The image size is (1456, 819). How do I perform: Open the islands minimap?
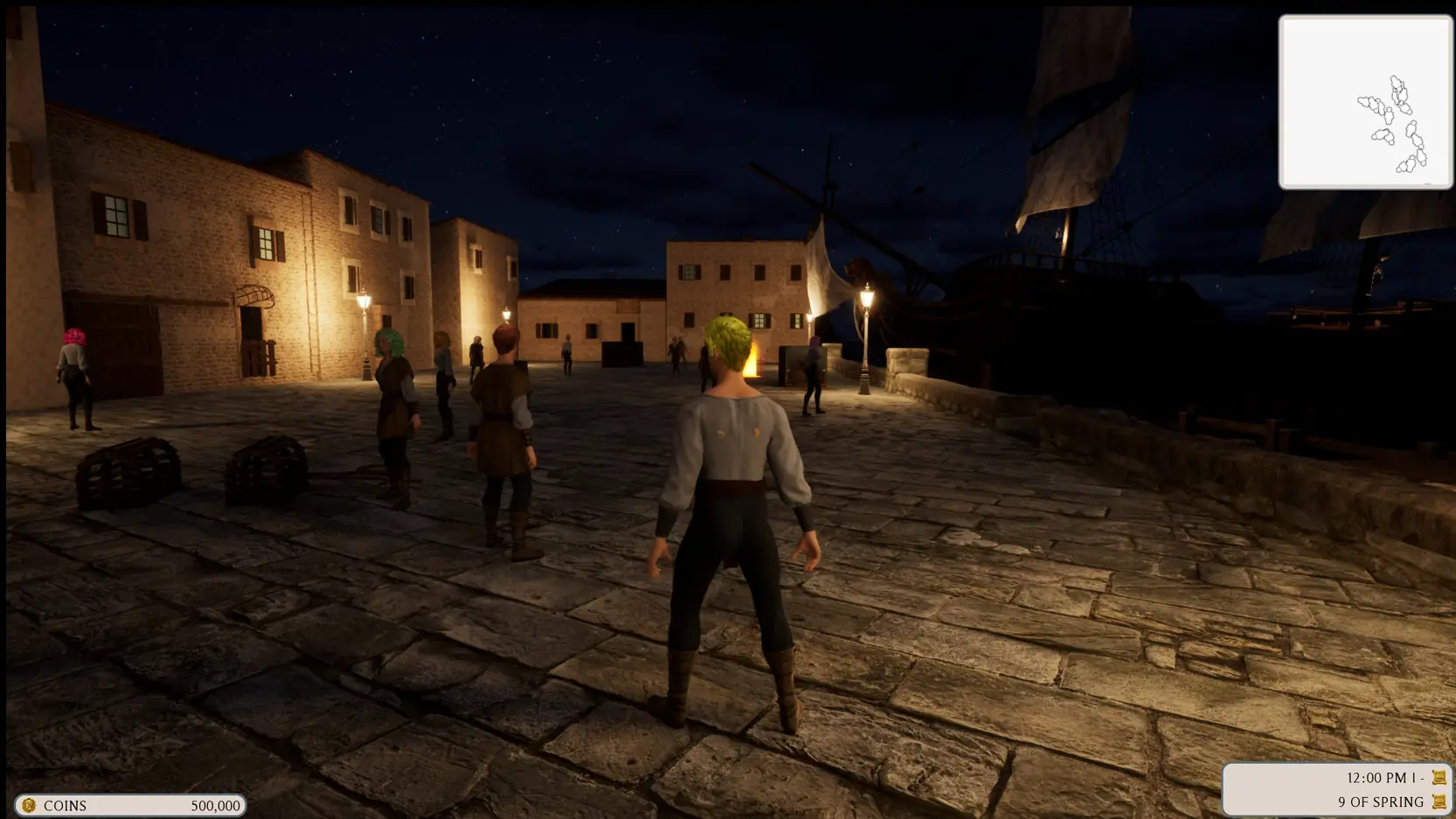click(1365, 102)
